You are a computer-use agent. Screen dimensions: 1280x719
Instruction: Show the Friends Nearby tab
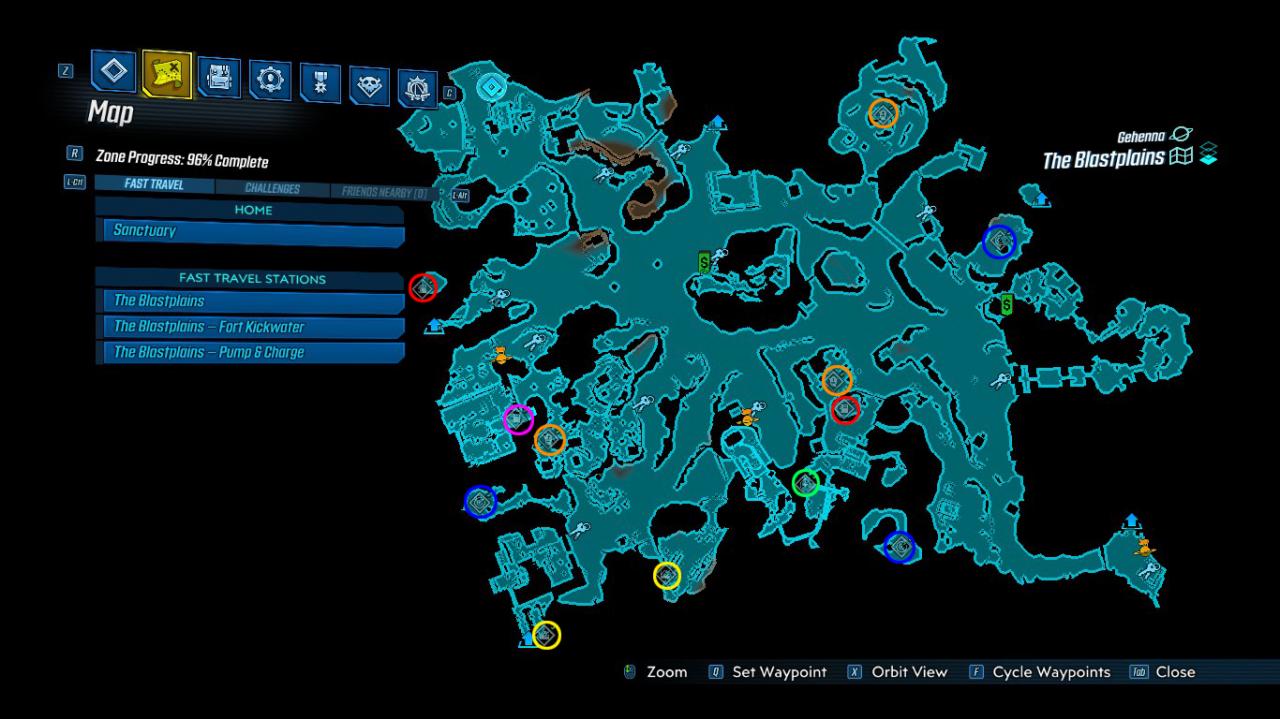point(384,191)
